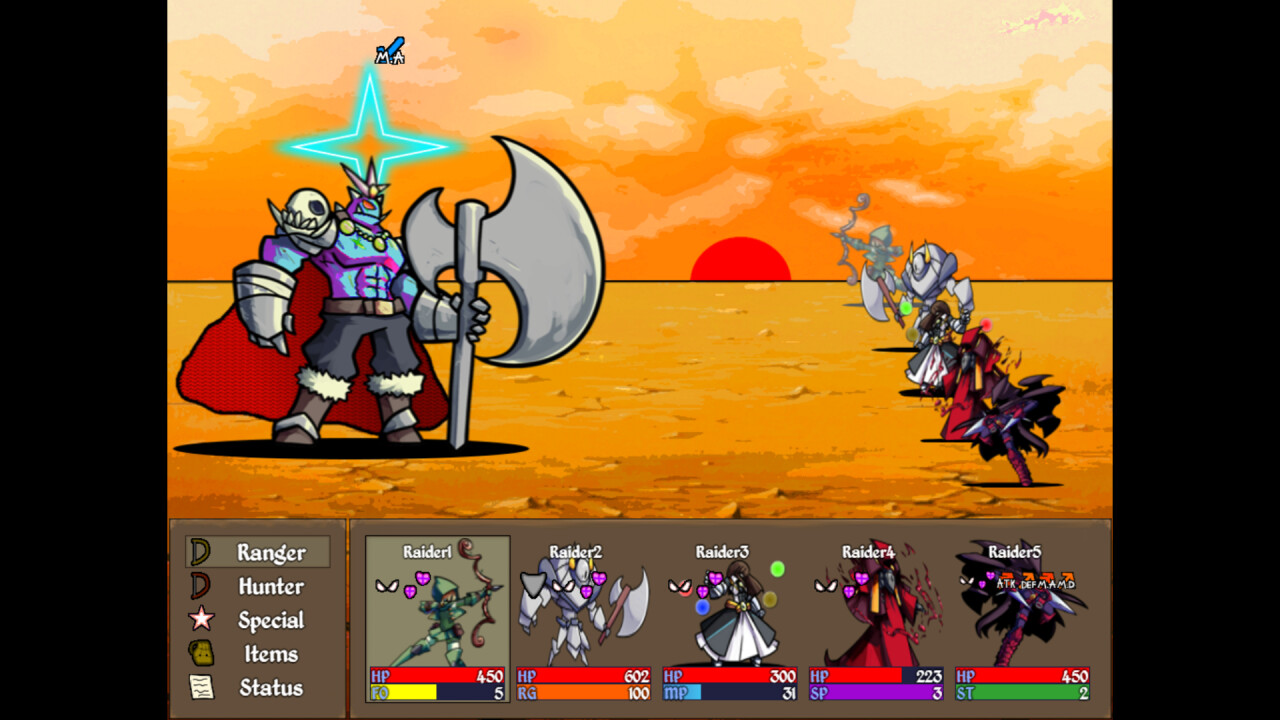Click the ATK buff arrow on Raider5
The width and height of the screenshot is (1280, 720).
pyautogui.click(x=1006, y=576)
